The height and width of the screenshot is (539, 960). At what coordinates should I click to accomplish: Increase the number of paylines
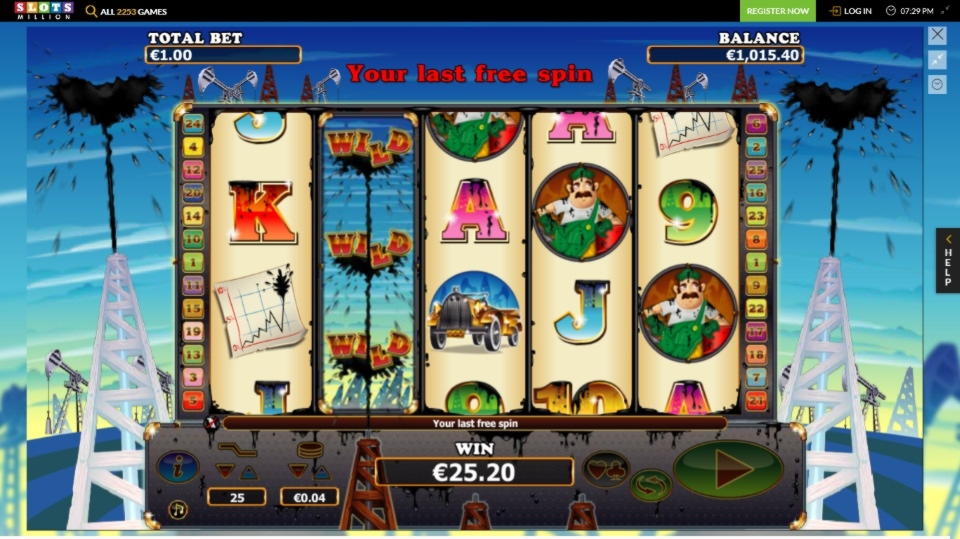249,471
